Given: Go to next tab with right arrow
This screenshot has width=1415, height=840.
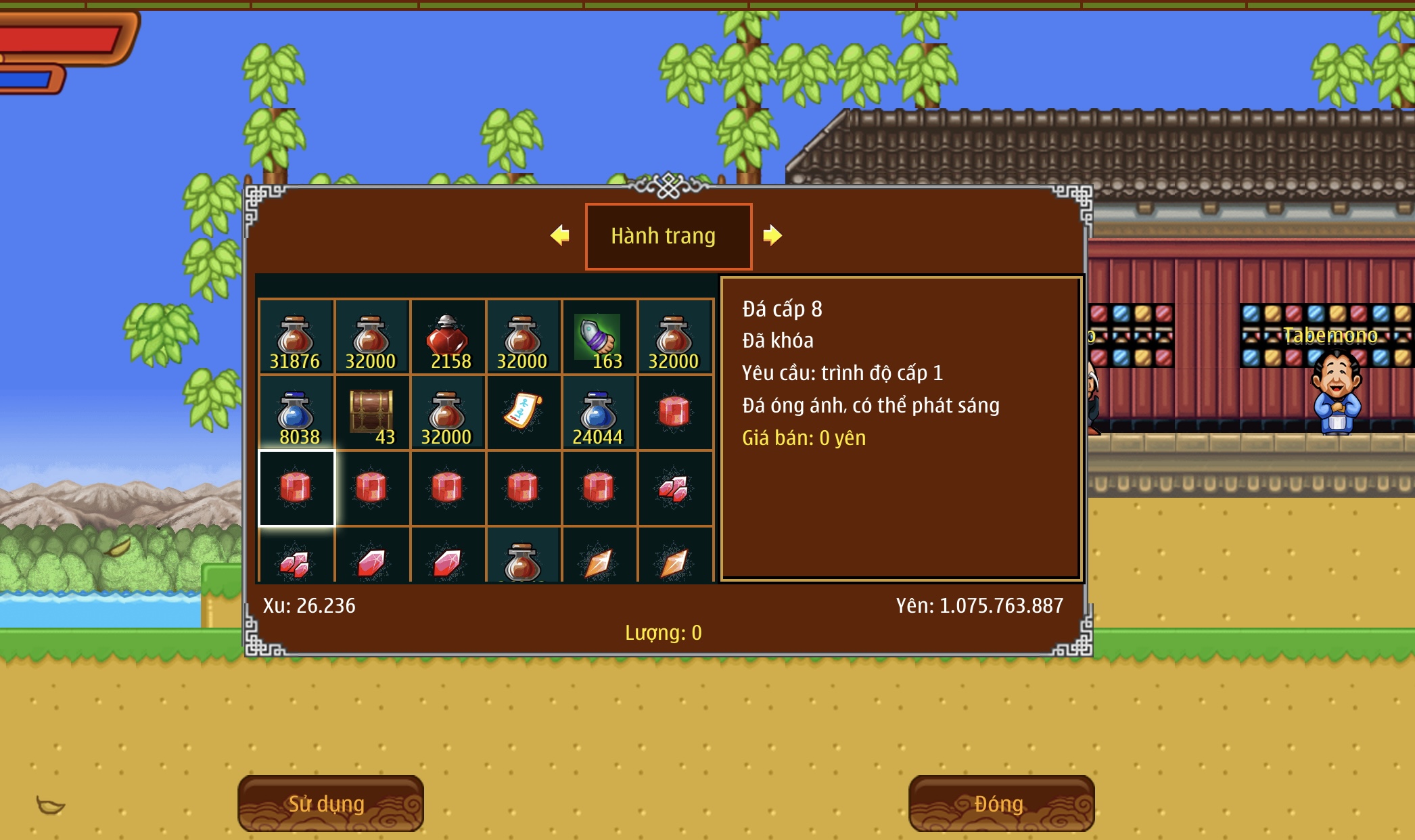Looking at the screenshot, I should click(x=772, y=235).
